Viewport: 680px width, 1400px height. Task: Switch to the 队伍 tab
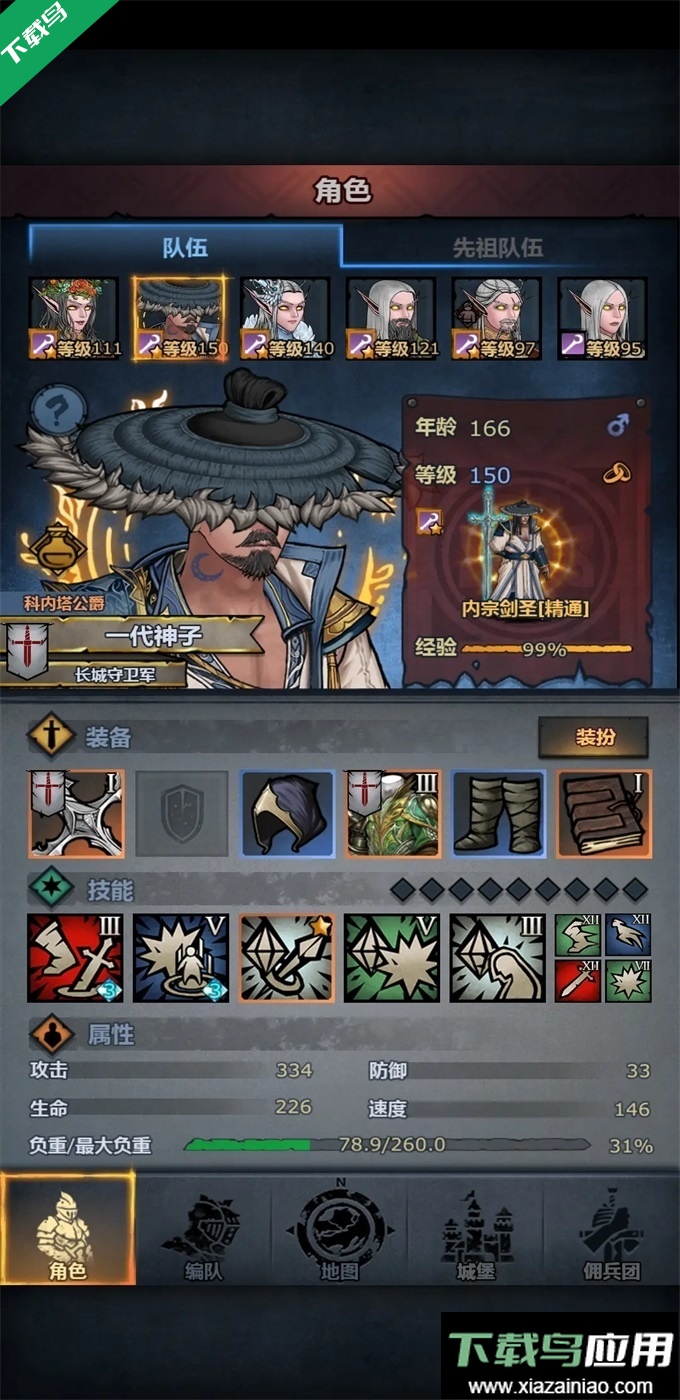(x=185, y=247)
